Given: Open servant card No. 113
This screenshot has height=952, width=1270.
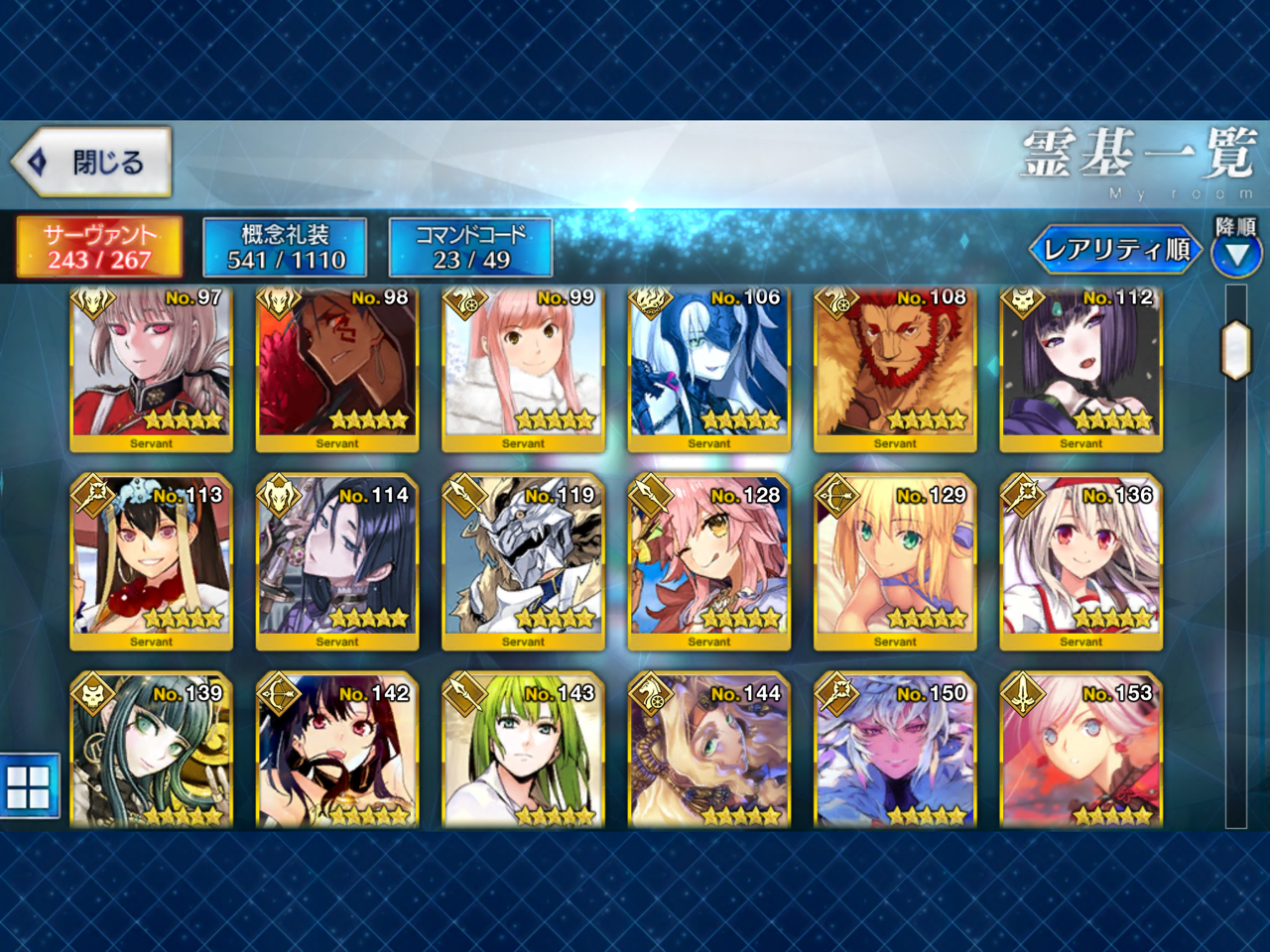Looking at the screenshot, I should click(151, 562).
